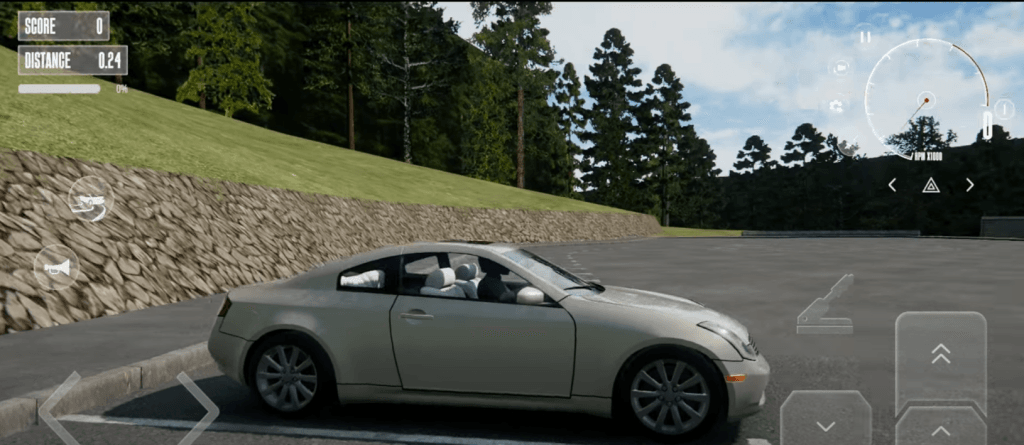Viewport: 1024px width, 445px height.
Task: Step on the double-chevron gas pedal
Action: tap(940, 355)
